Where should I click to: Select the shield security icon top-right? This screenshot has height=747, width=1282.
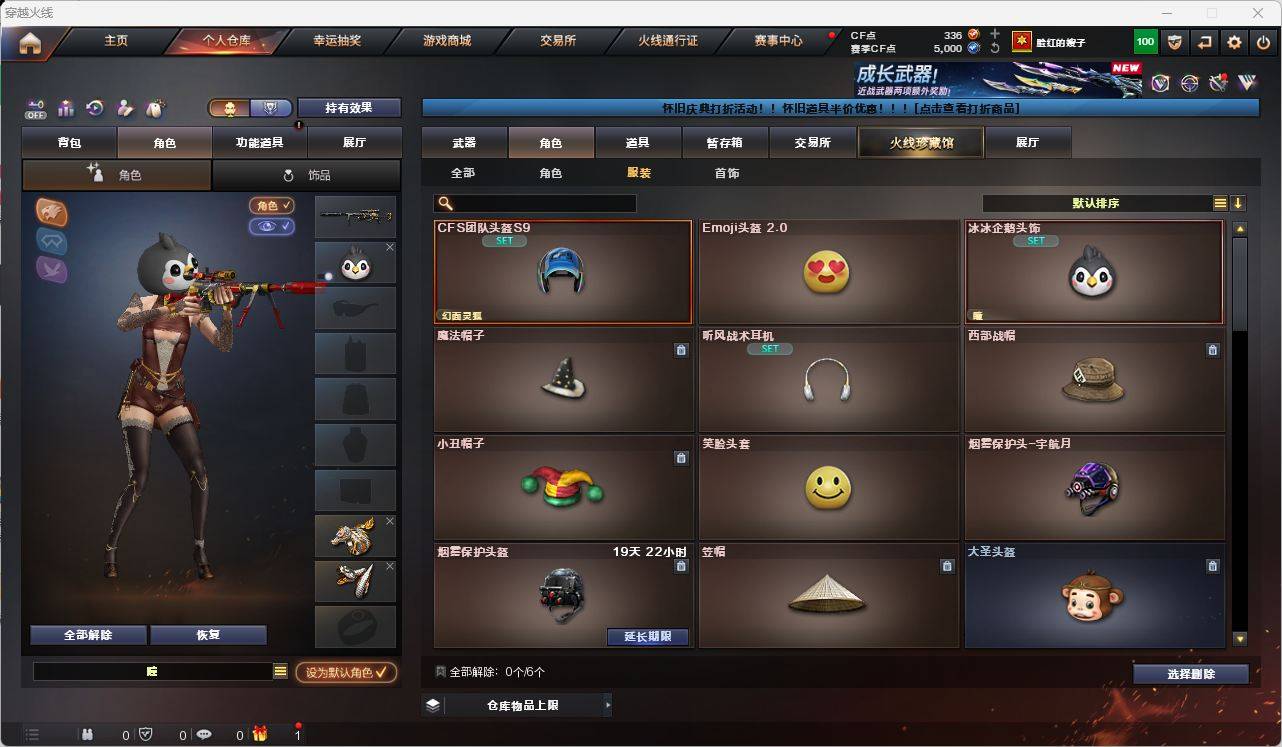(1175, 41)
